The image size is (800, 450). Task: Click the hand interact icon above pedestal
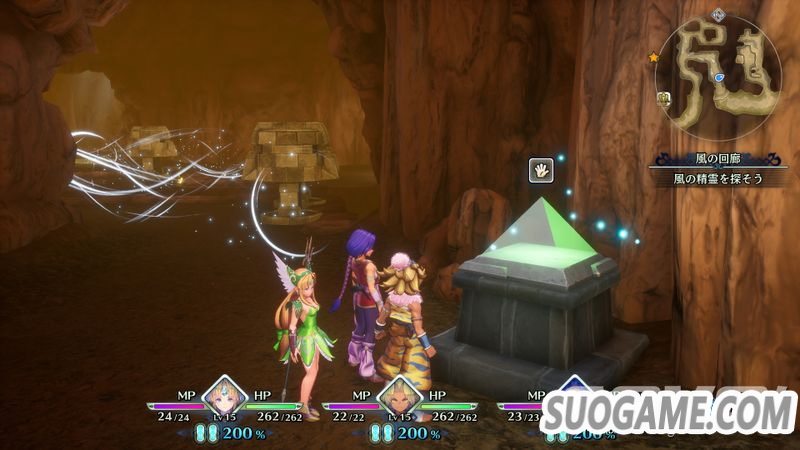pyautogui.click(x=542, y=170)
